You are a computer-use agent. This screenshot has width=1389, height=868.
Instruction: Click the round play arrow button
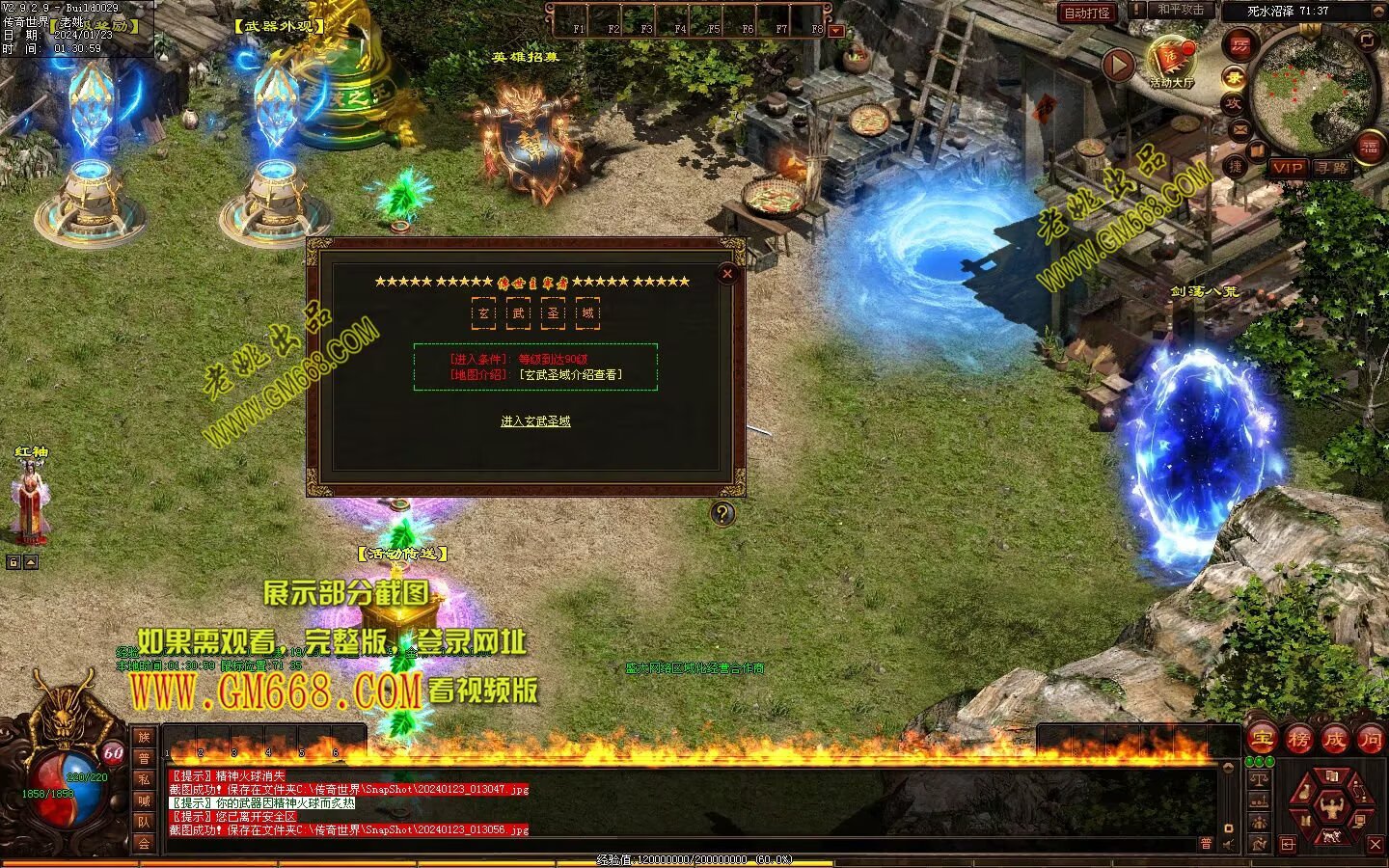pos(1118,66)
